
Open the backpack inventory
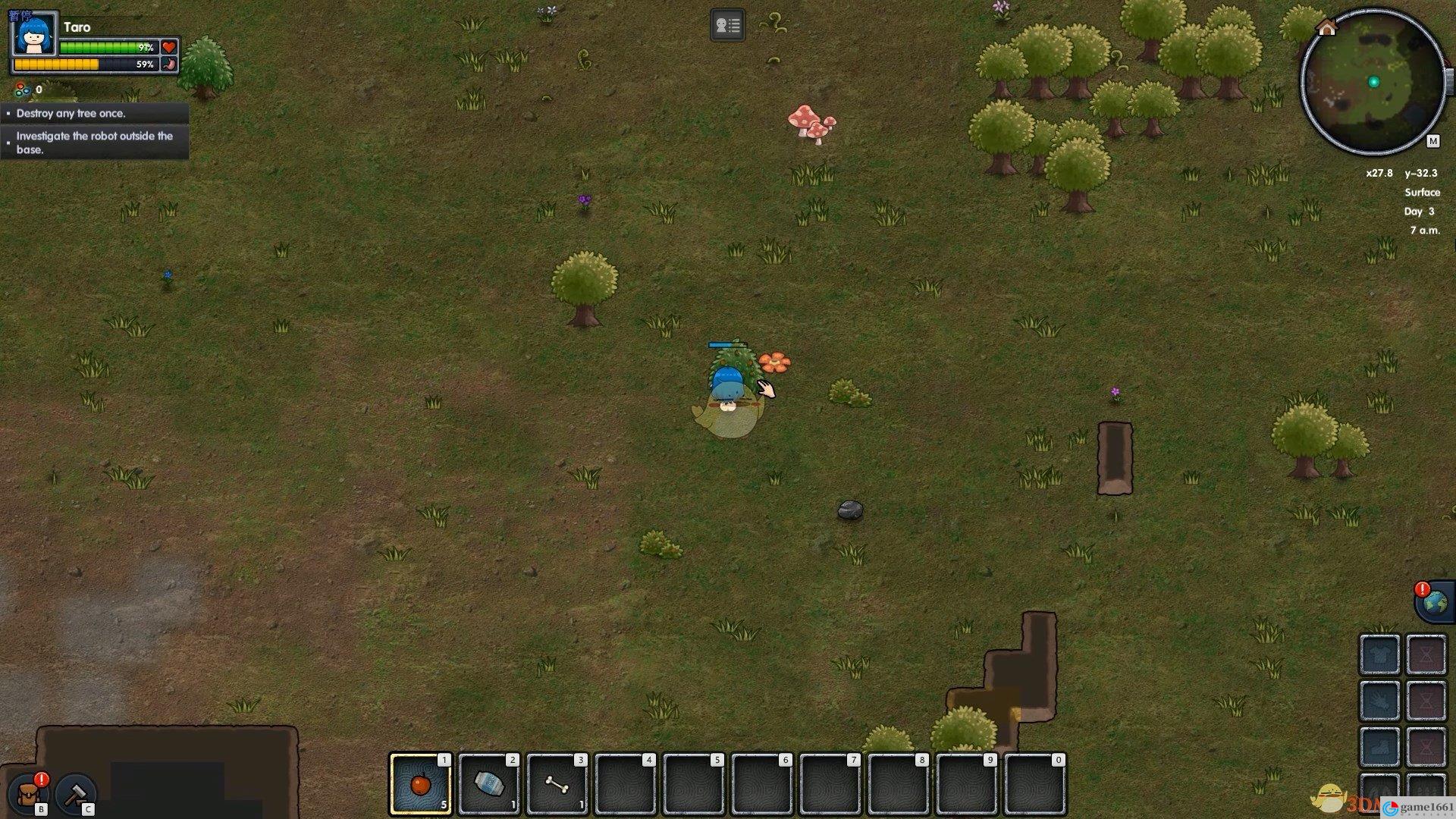click(30, 793)
